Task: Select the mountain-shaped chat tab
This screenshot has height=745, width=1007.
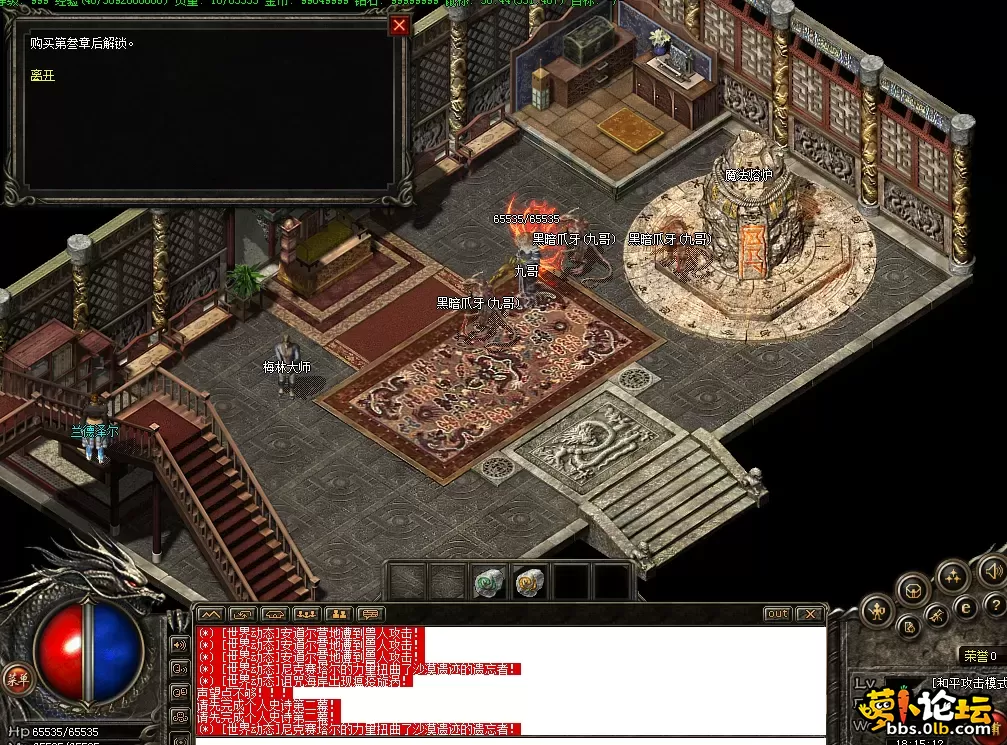Action: (x=209, y=614)
